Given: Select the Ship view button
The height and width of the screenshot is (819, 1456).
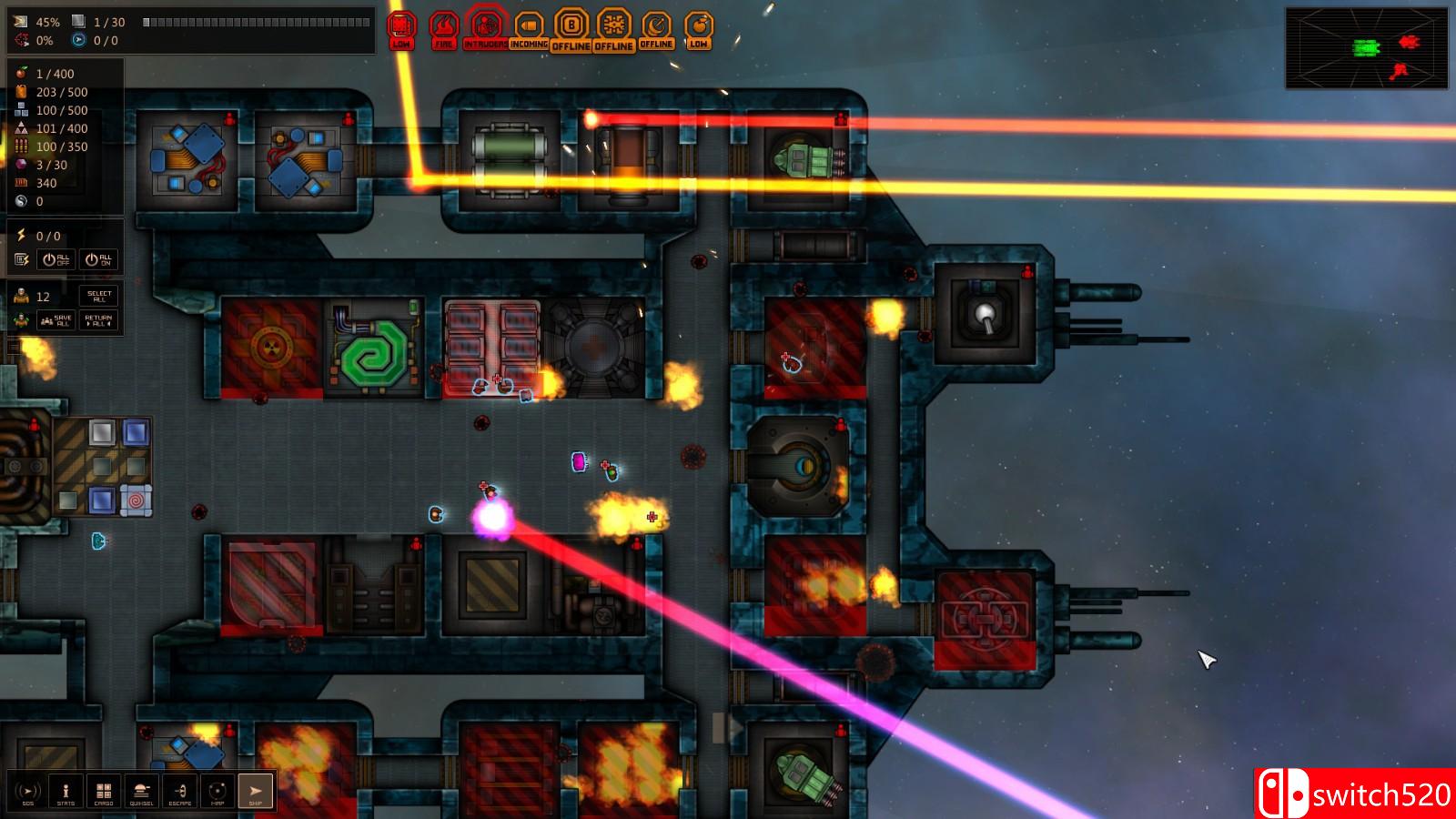Looking at the screenshot, I should coord(255,791).
